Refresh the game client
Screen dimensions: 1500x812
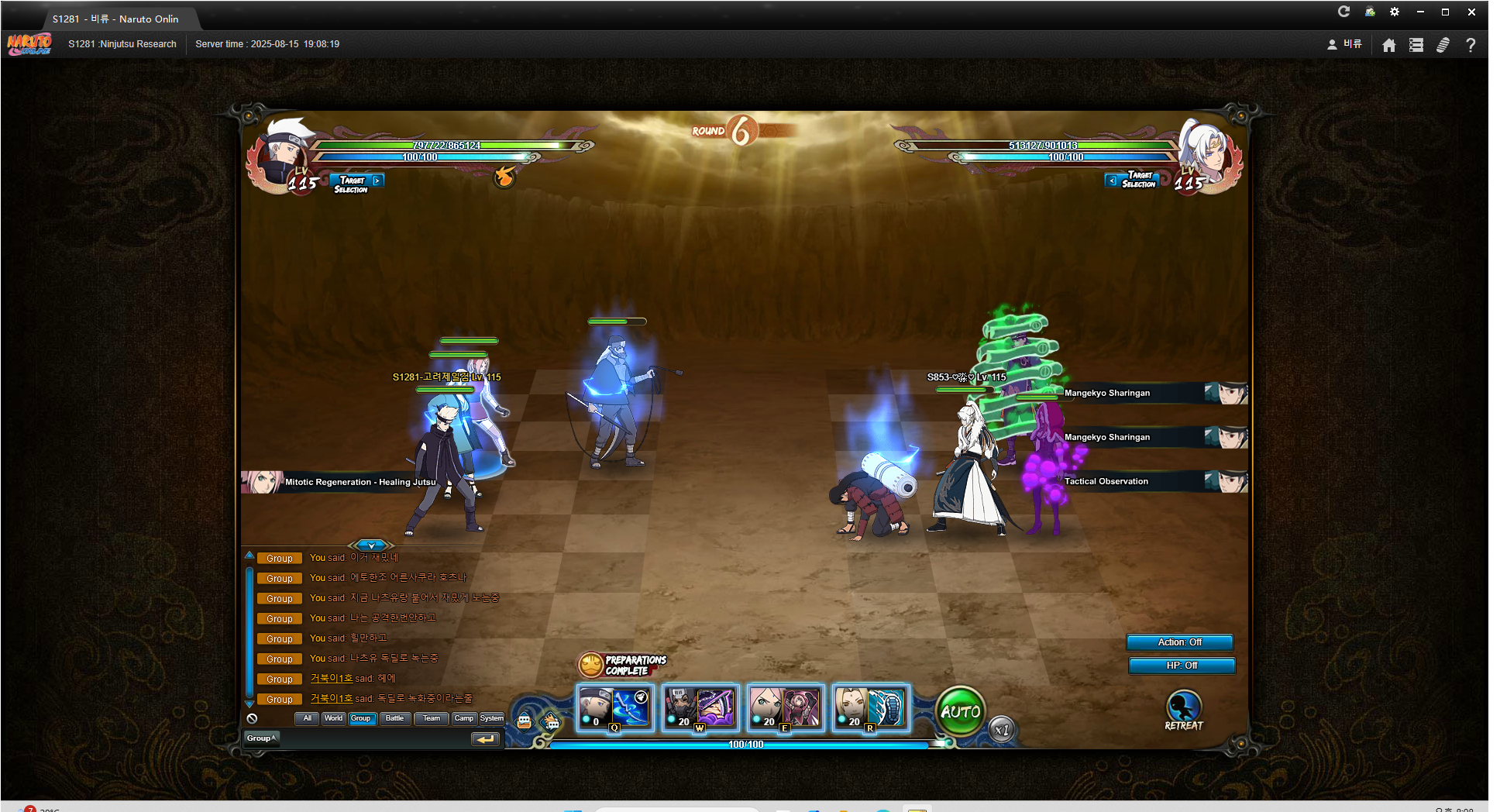coord(1344,12)
